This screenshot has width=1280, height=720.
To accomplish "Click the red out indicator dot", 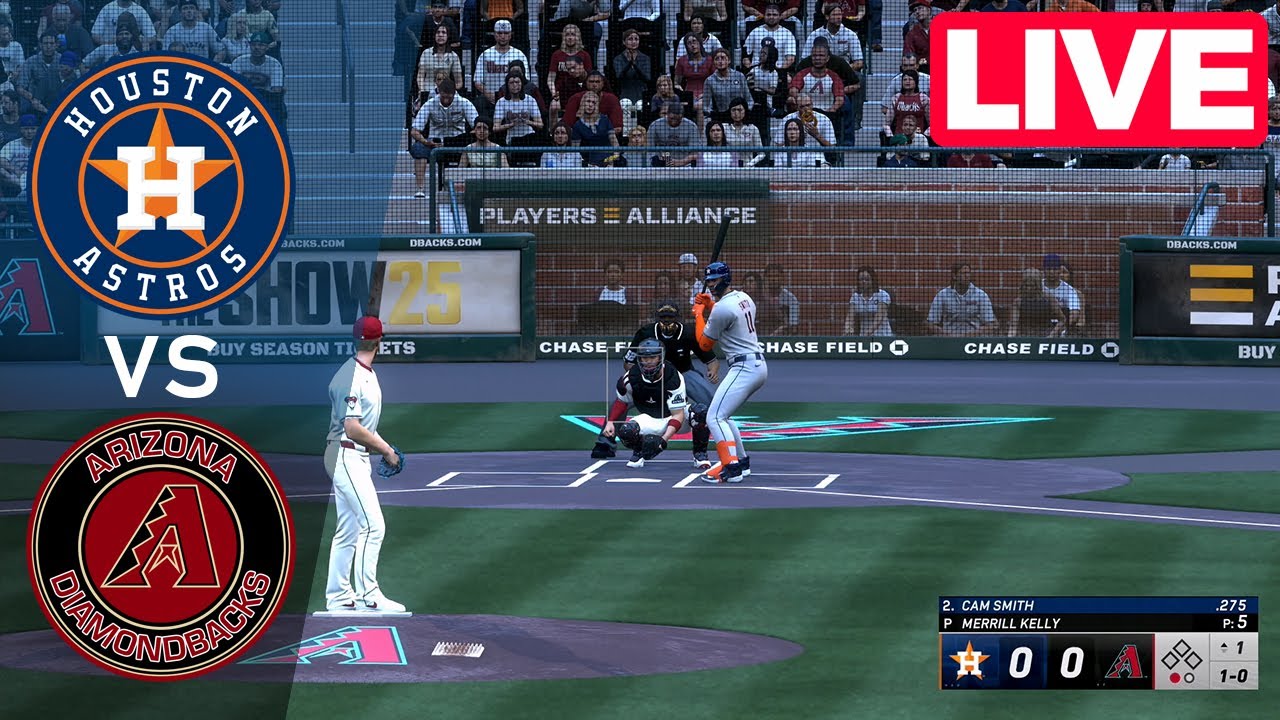I will [1175, 676].
